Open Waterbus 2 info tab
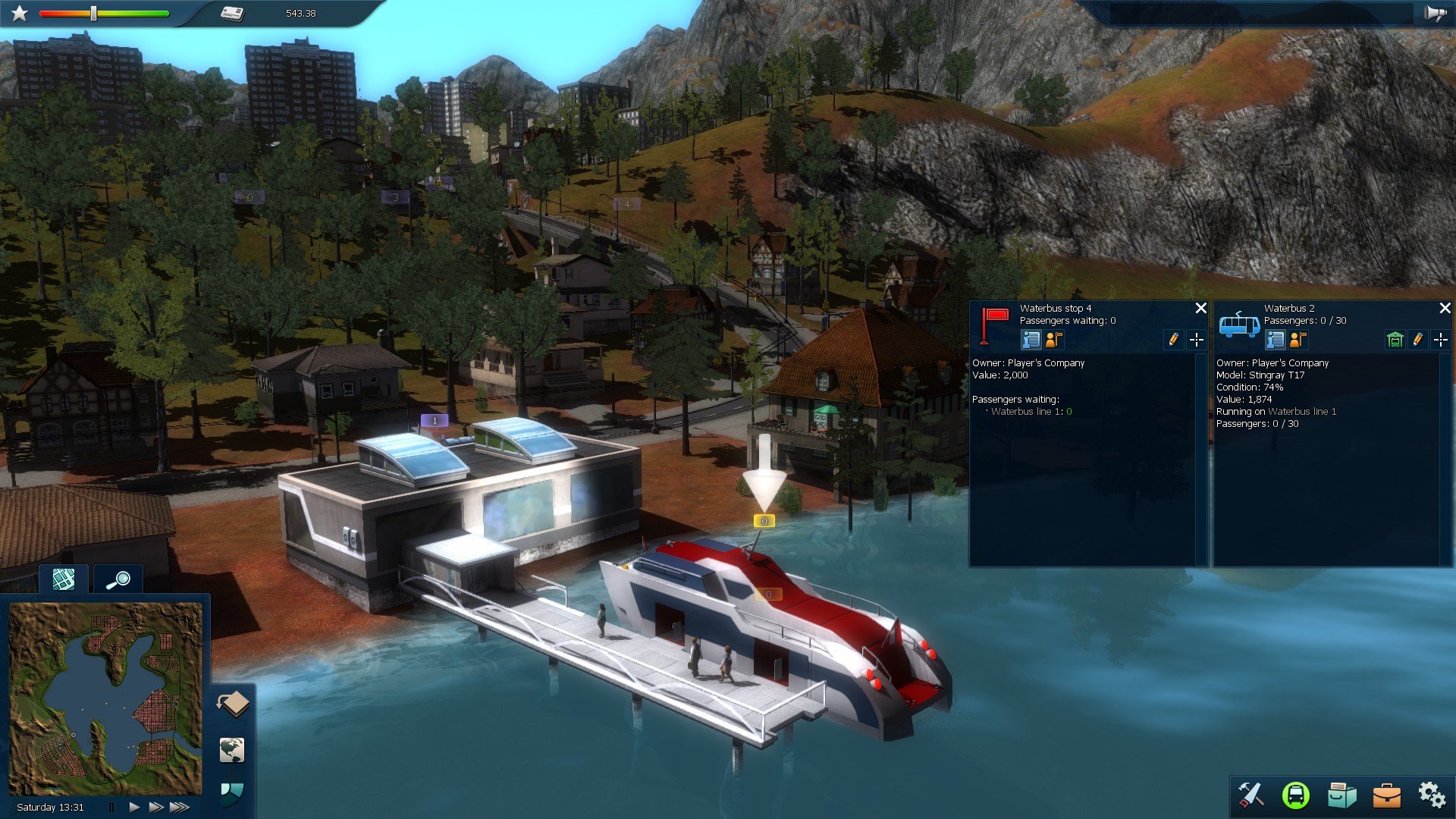The image size is (1456, 819). [x=1276, y=340]
